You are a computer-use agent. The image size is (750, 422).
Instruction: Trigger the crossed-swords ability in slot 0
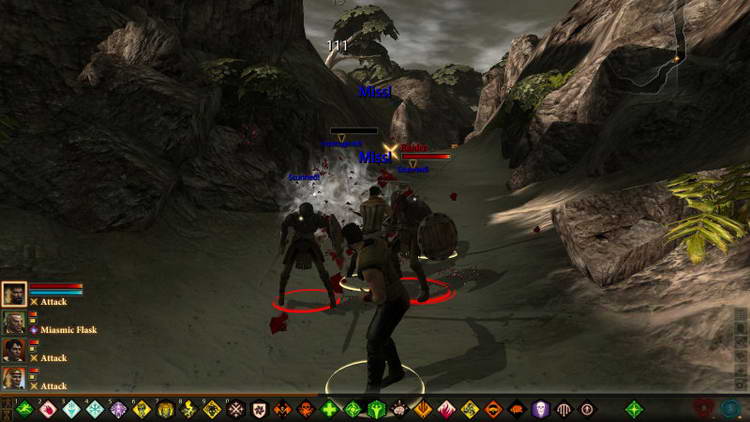[x=236, y=409]
